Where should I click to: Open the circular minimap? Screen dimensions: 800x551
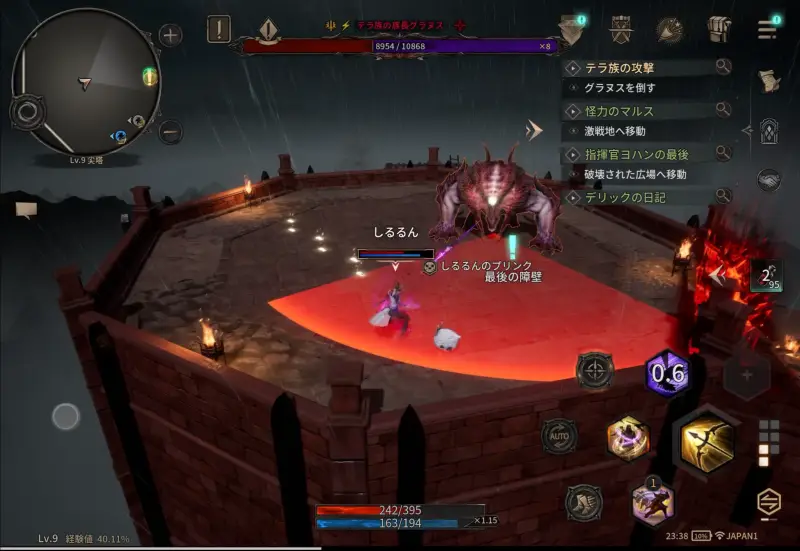(x=85, y=81)
